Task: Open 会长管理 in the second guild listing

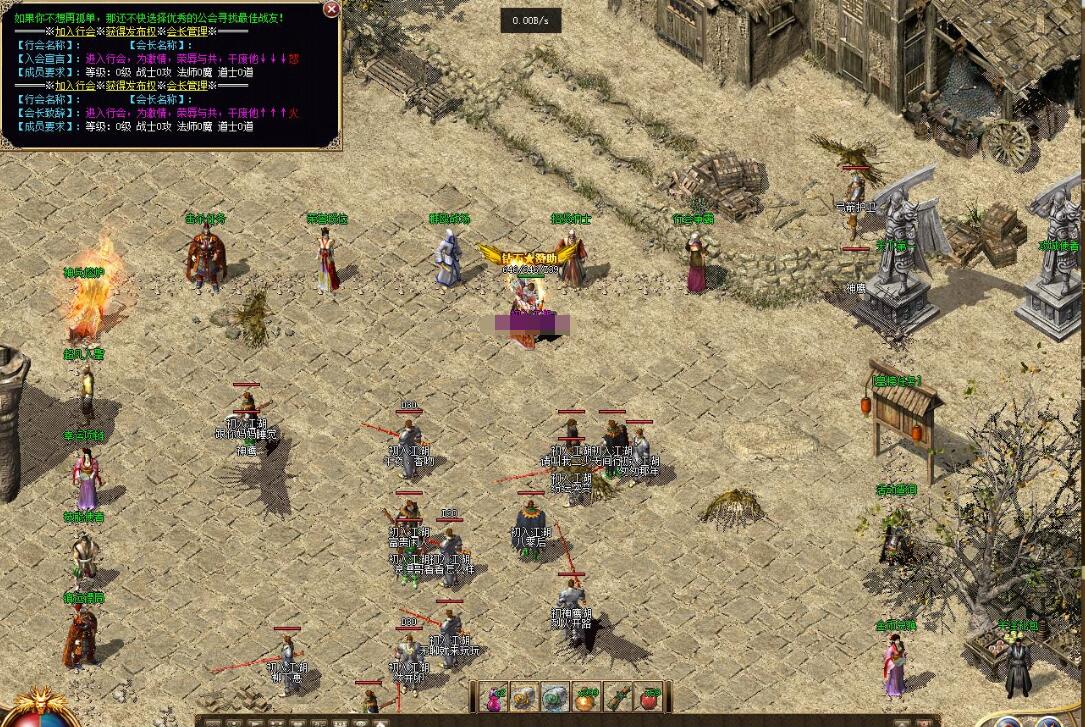Action: [x=184, y=86]
